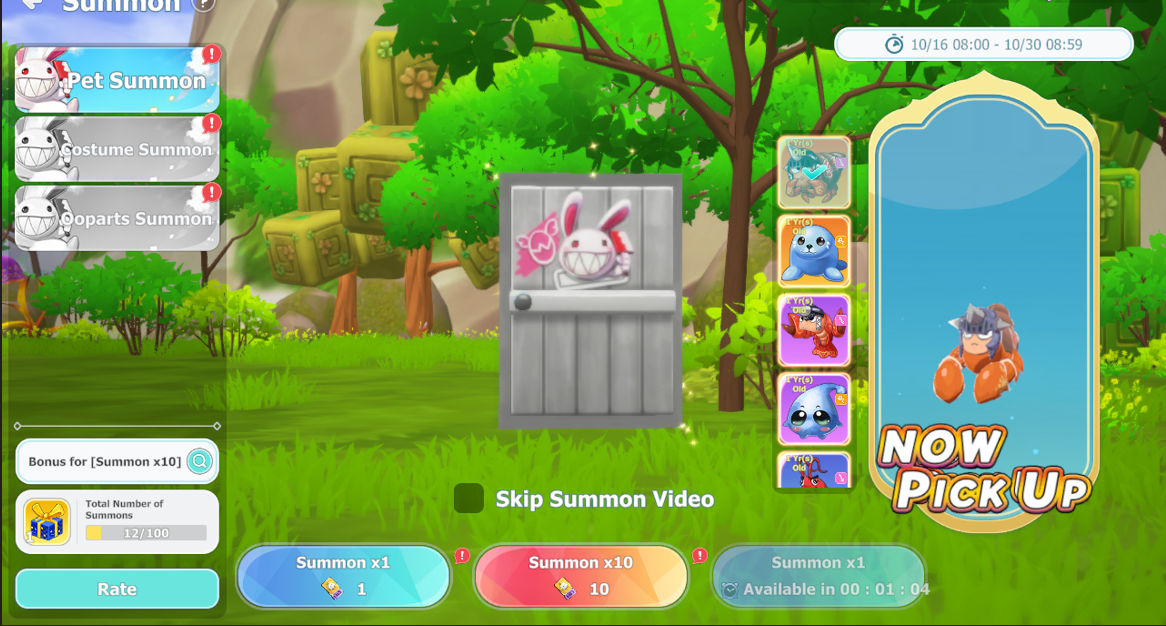Choose the blue seal pet thumbnail
Viewport: 1166px width, 626px height.
coord(814,251)
